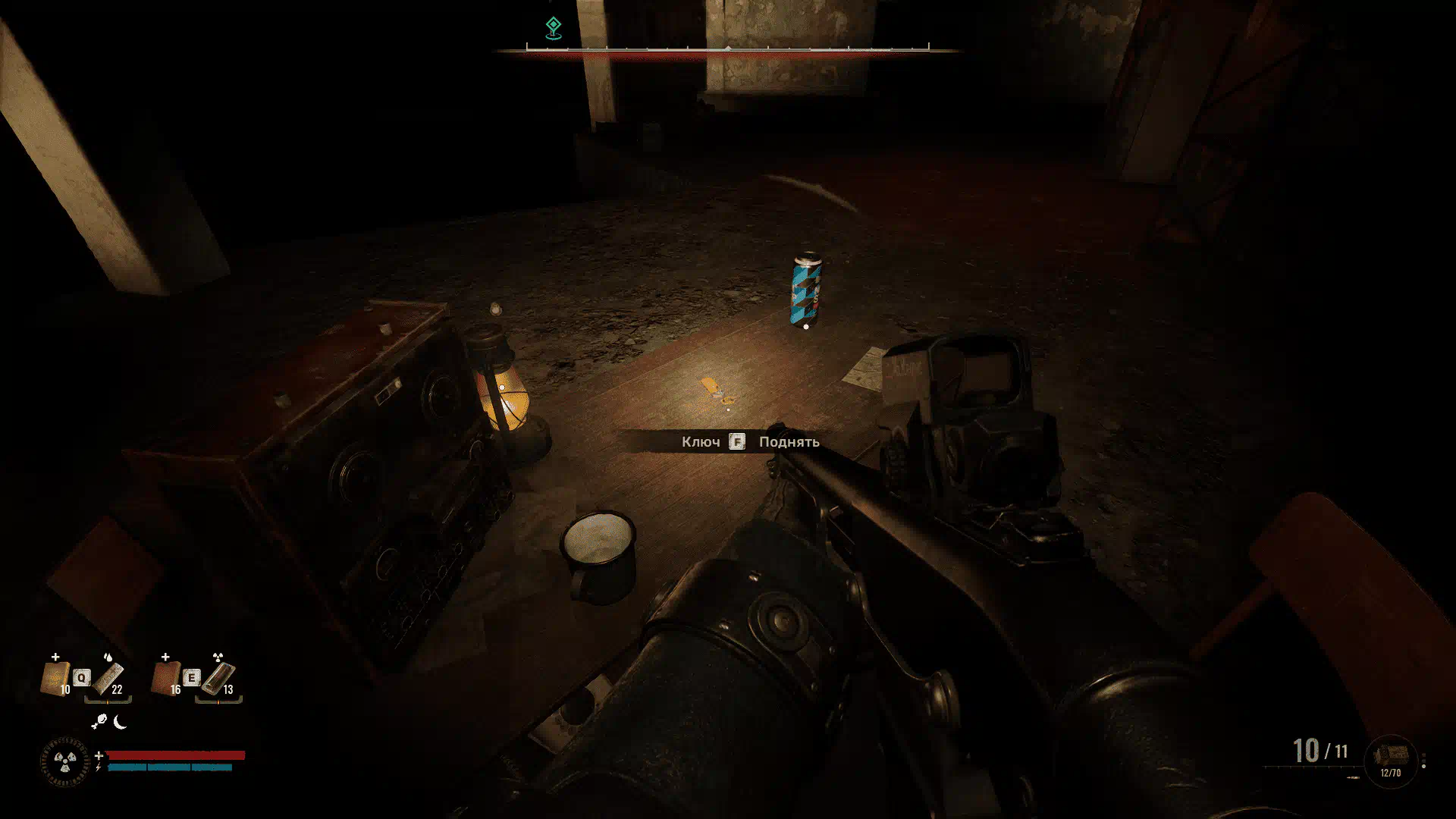Screen dimensions: 1456x819
Task: Click the crescent moon sleepiness icon
Action: 120,722
